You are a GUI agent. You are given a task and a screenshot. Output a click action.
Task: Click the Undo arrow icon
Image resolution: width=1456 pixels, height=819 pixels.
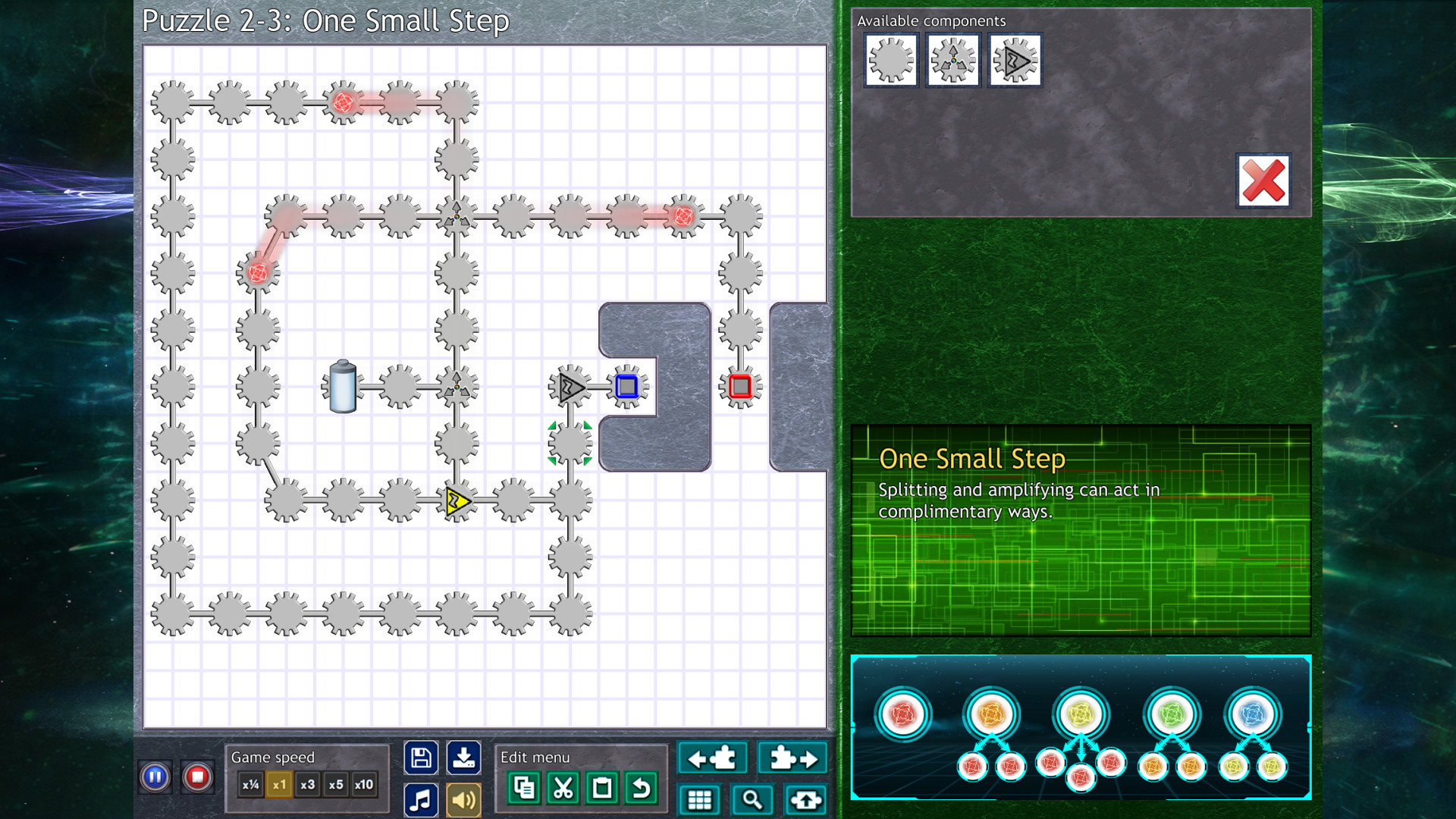[641, 788]
